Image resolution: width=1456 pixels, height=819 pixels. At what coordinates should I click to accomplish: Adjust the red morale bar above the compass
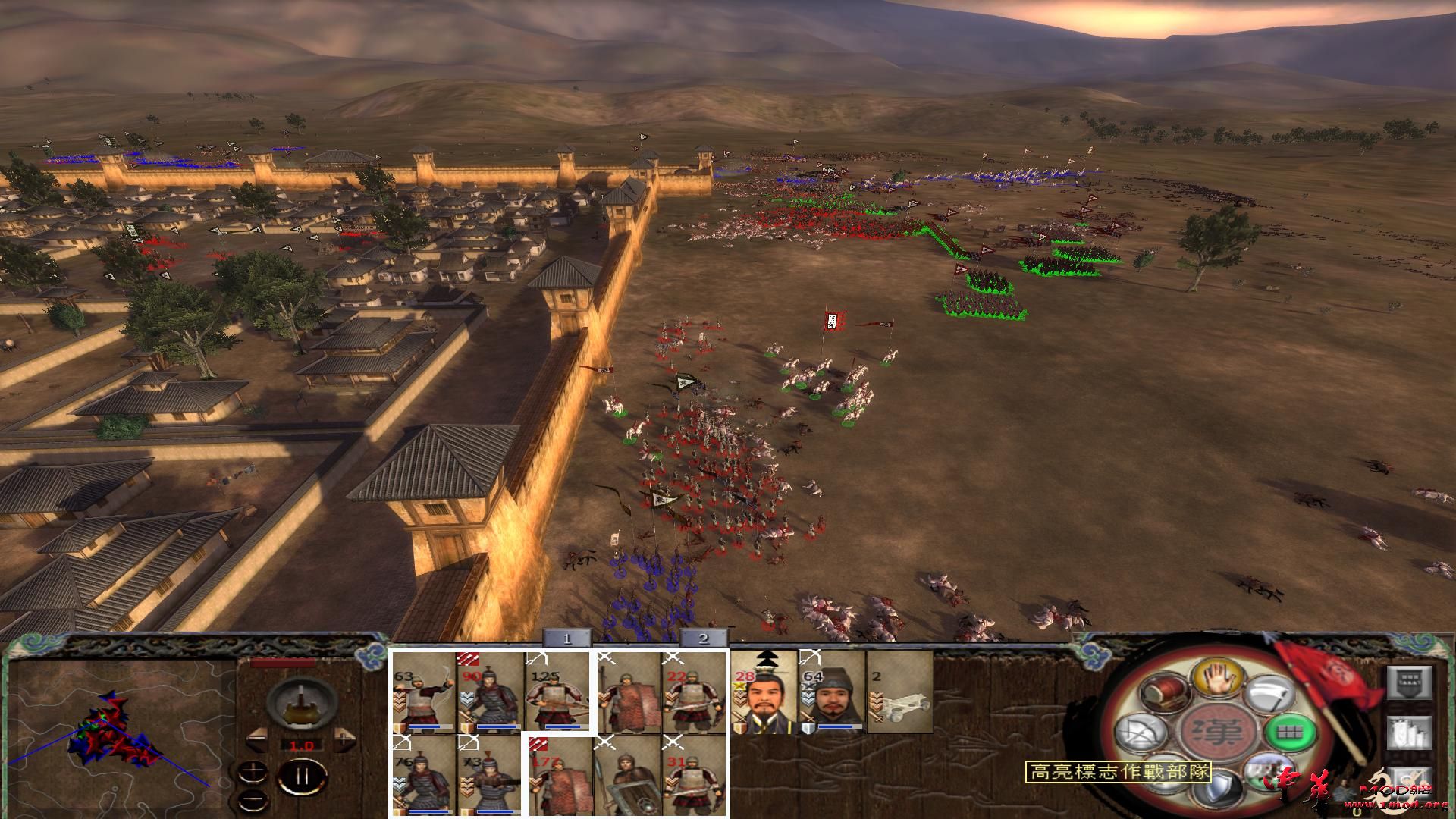282,662
